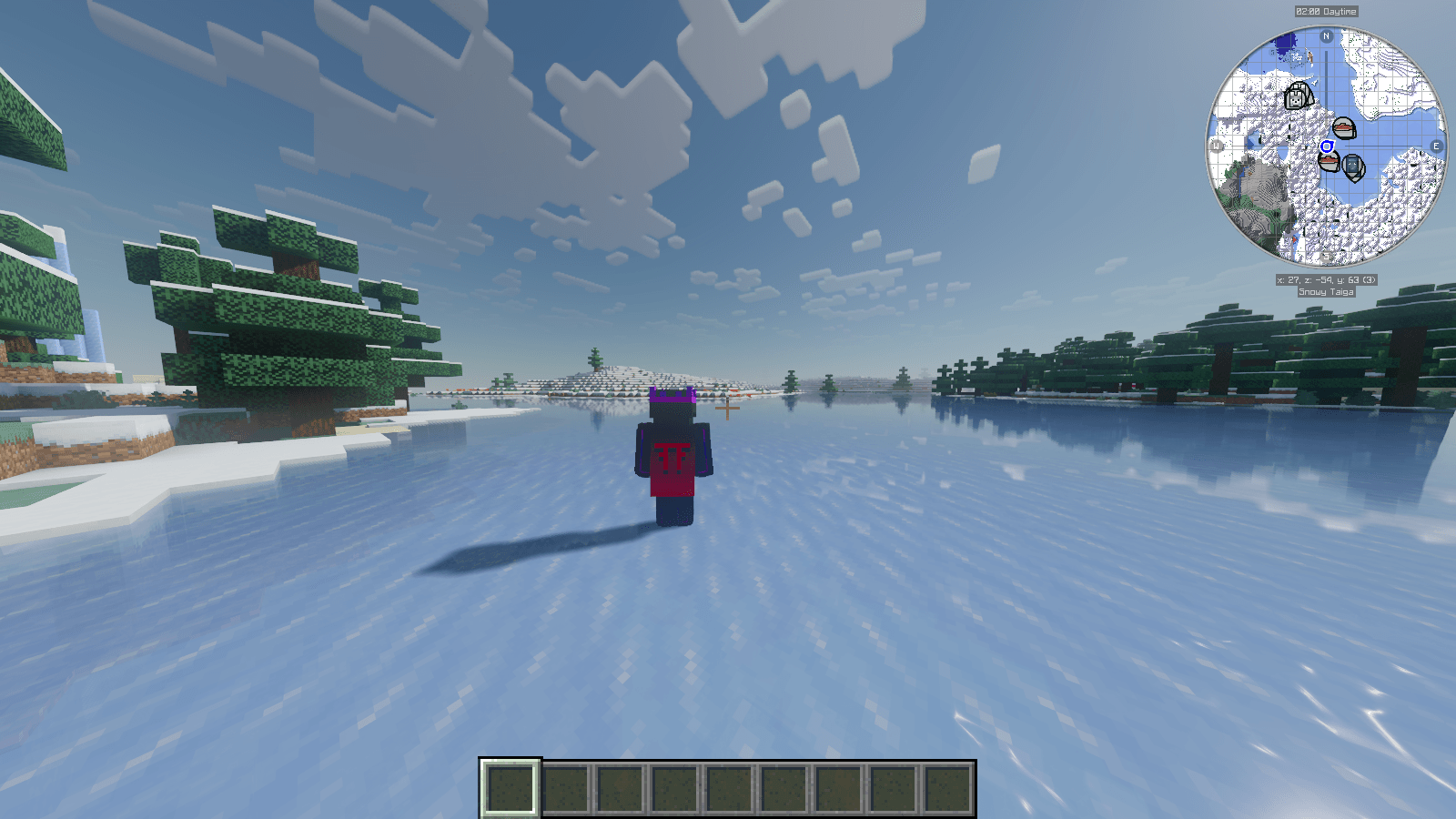Screen dimensions: 1456x819
Task: Click the blue player marker on the minimap
Action: (1327, 147)
